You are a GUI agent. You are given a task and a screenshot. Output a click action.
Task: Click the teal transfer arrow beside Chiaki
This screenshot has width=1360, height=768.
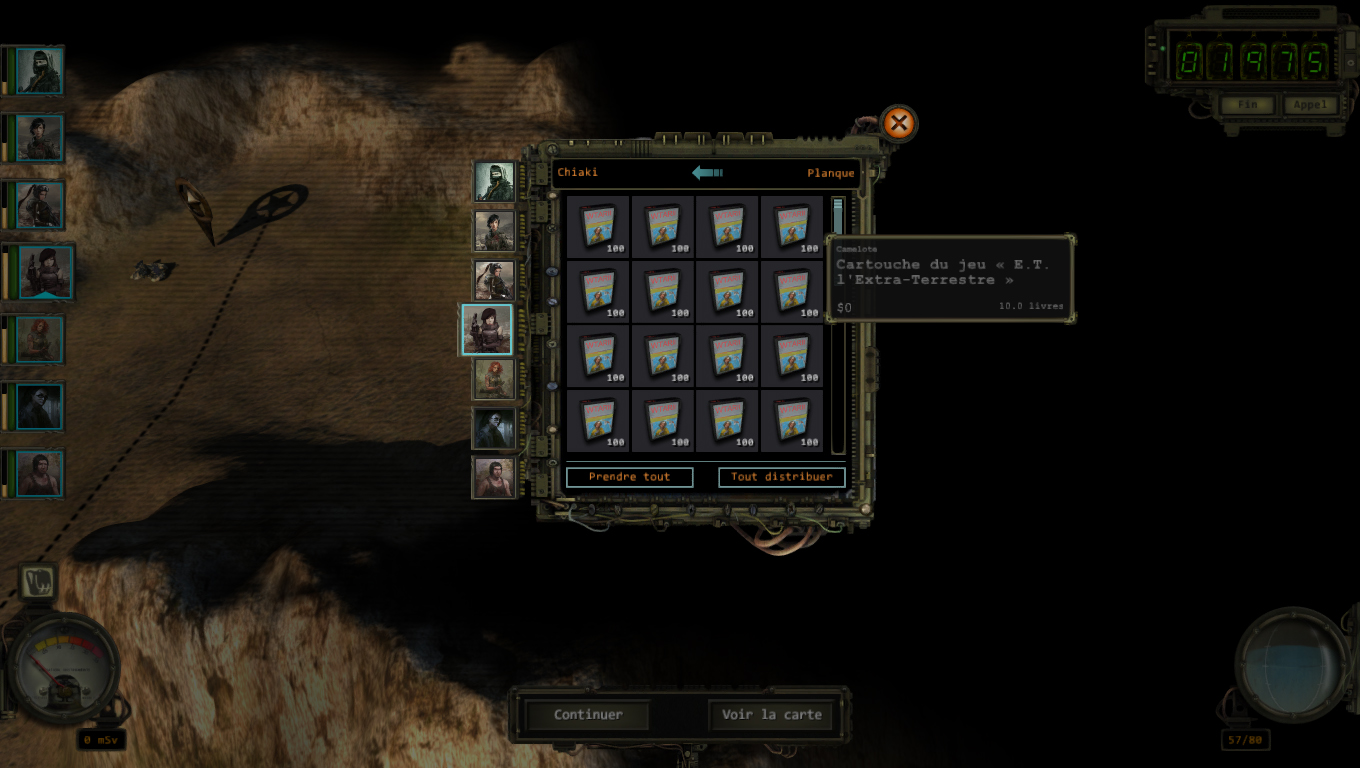(707, 173)
